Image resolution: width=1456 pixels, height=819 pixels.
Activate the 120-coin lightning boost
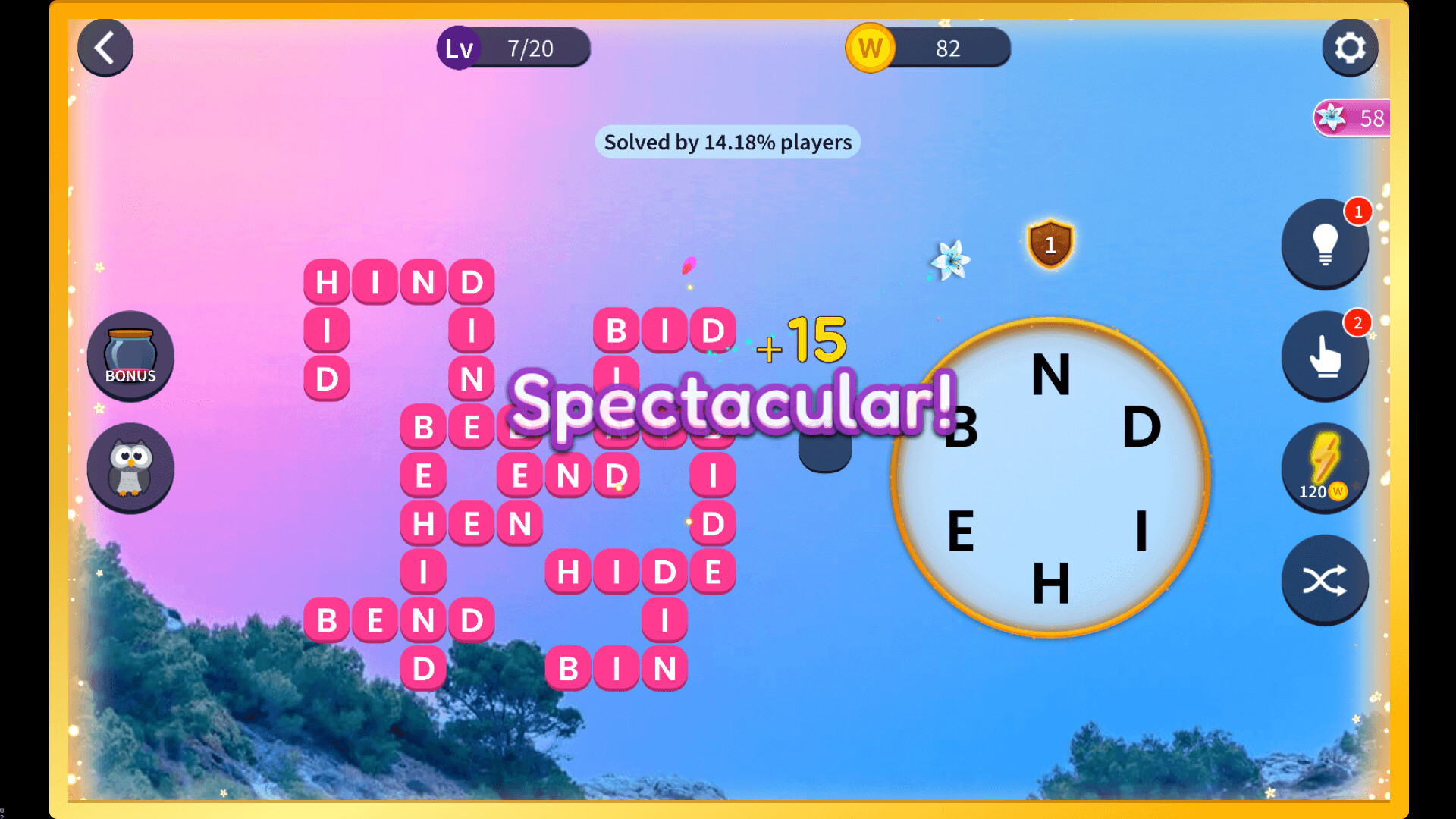[x=1325, y=468]
